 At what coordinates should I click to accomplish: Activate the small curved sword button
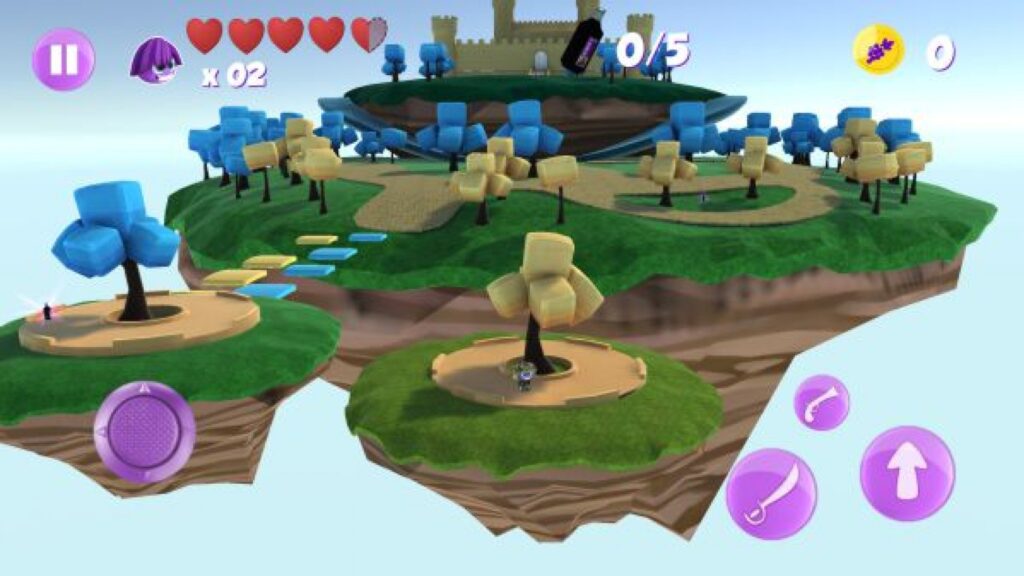pyautogui.click(x=822, y=403)
